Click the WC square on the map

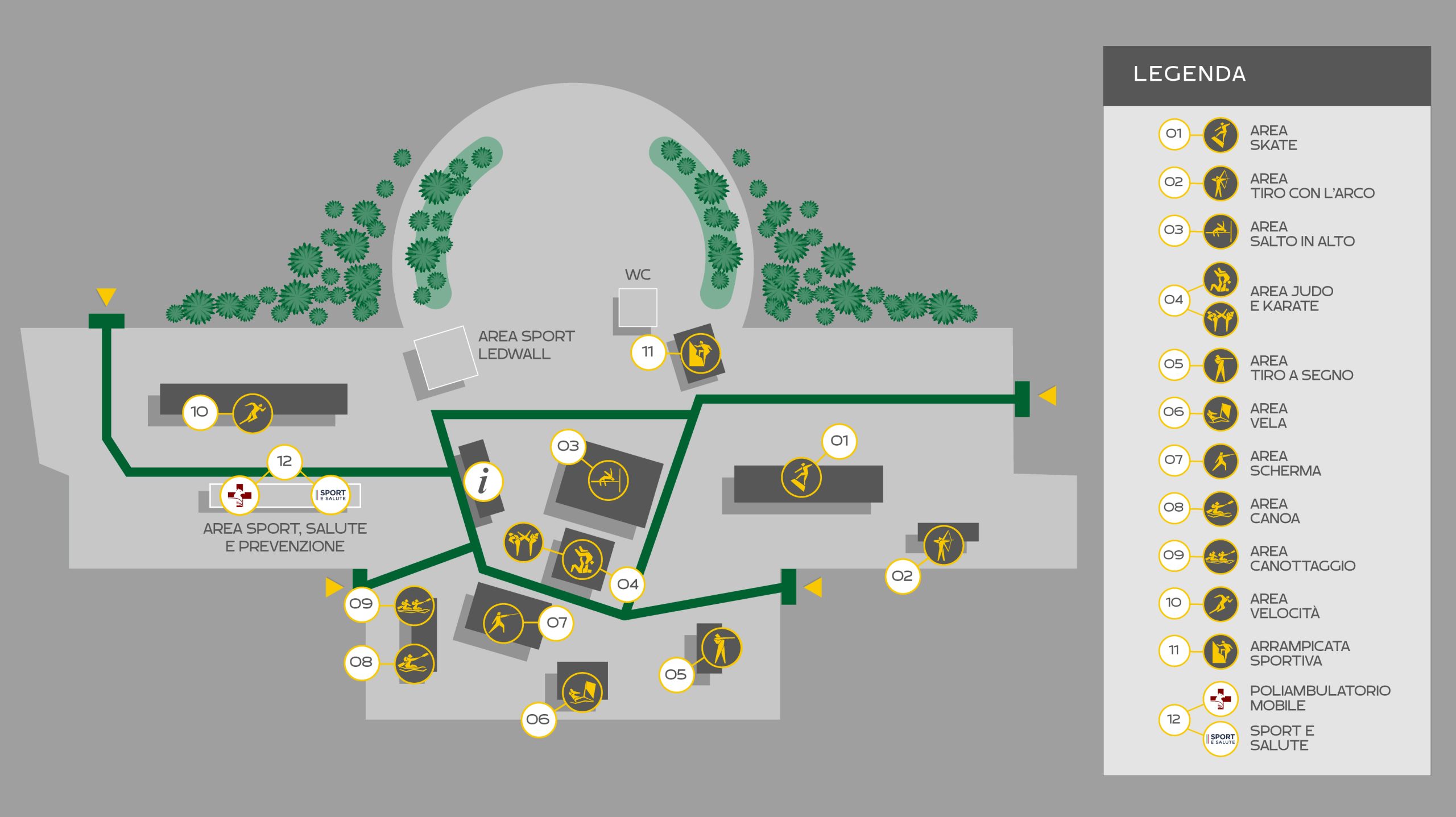(638, 308)
